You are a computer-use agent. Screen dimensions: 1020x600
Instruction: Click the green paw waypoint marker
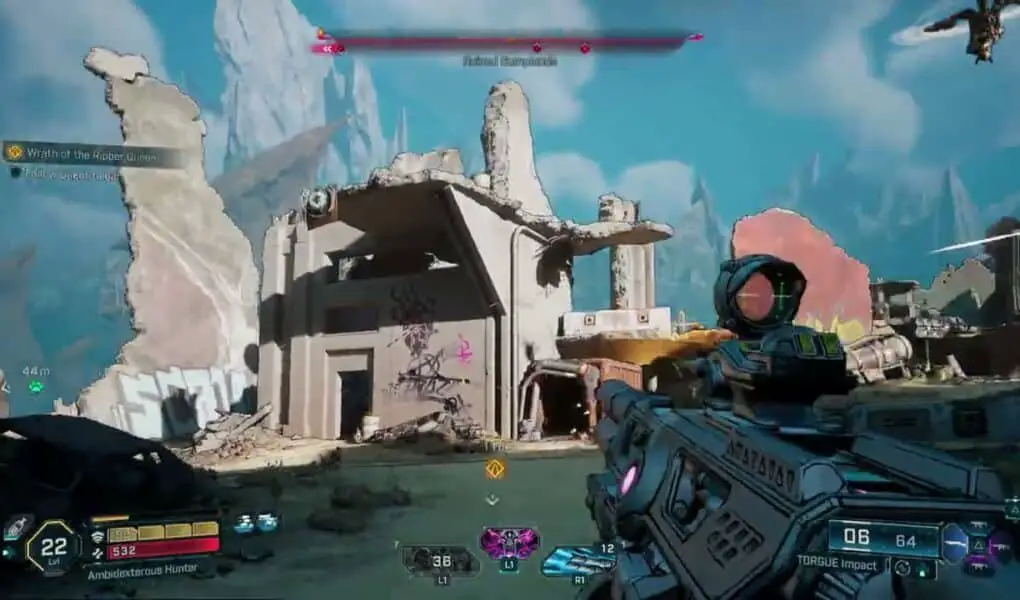(36, 386)
